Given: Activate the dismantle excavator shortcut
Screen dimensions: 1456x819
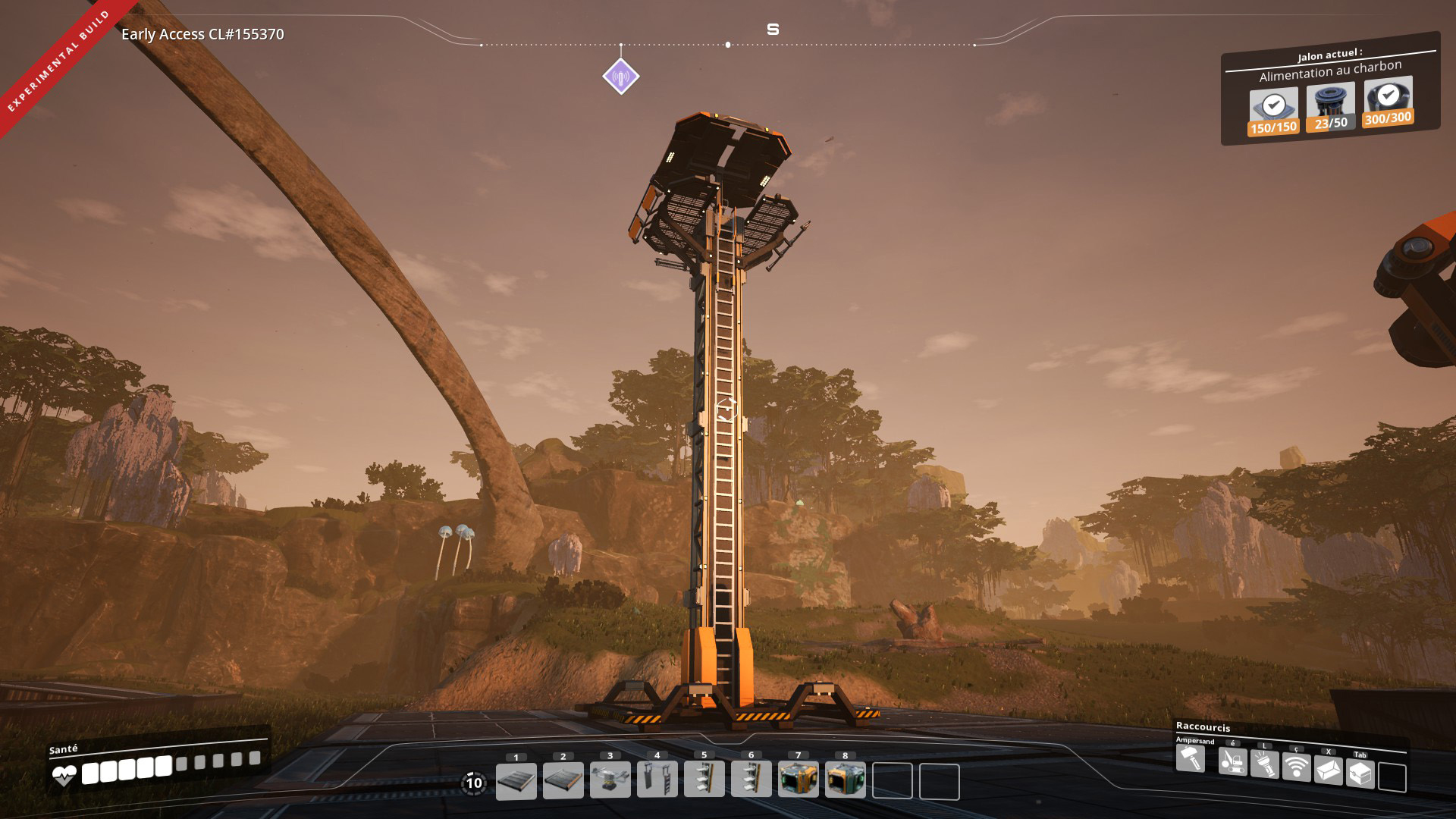Looking at the screenshot, I should pos(1233,761).
